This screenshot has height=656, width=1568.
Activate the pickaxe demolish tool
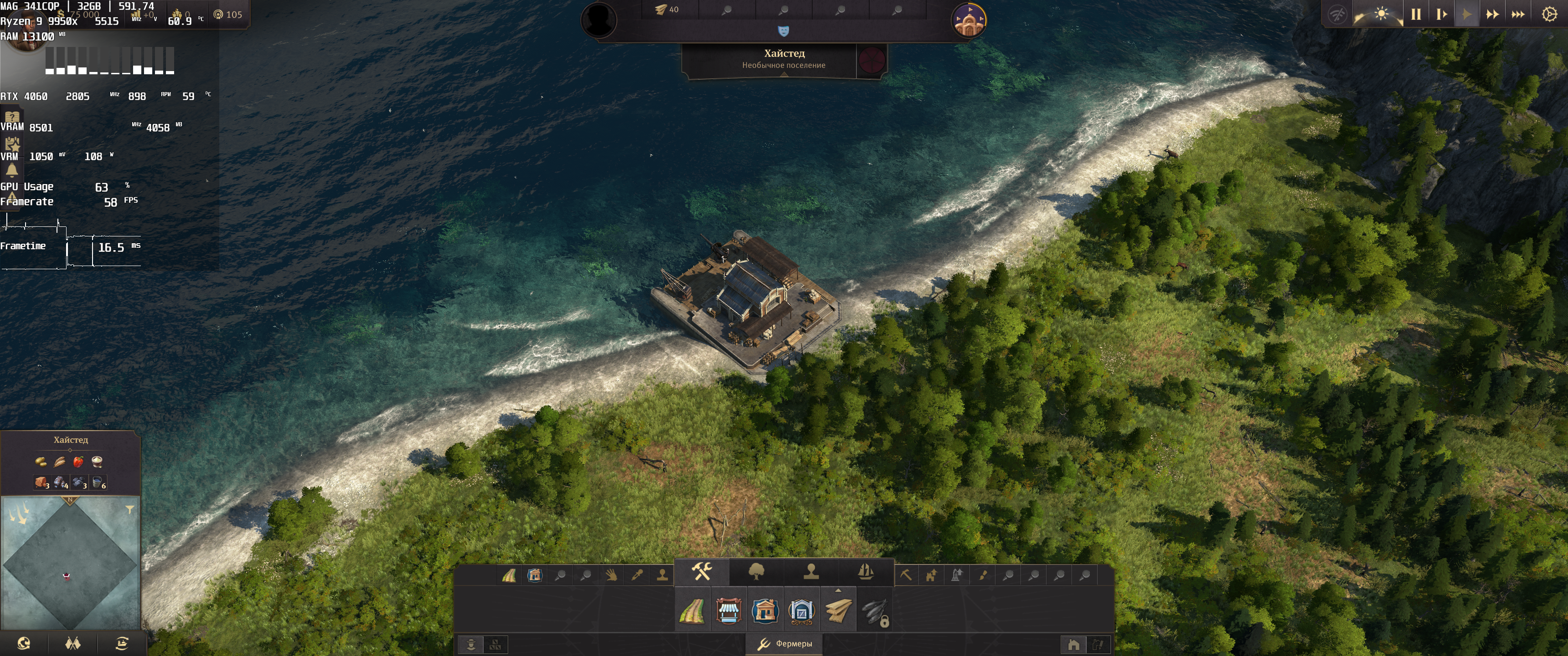click(906, 575)
